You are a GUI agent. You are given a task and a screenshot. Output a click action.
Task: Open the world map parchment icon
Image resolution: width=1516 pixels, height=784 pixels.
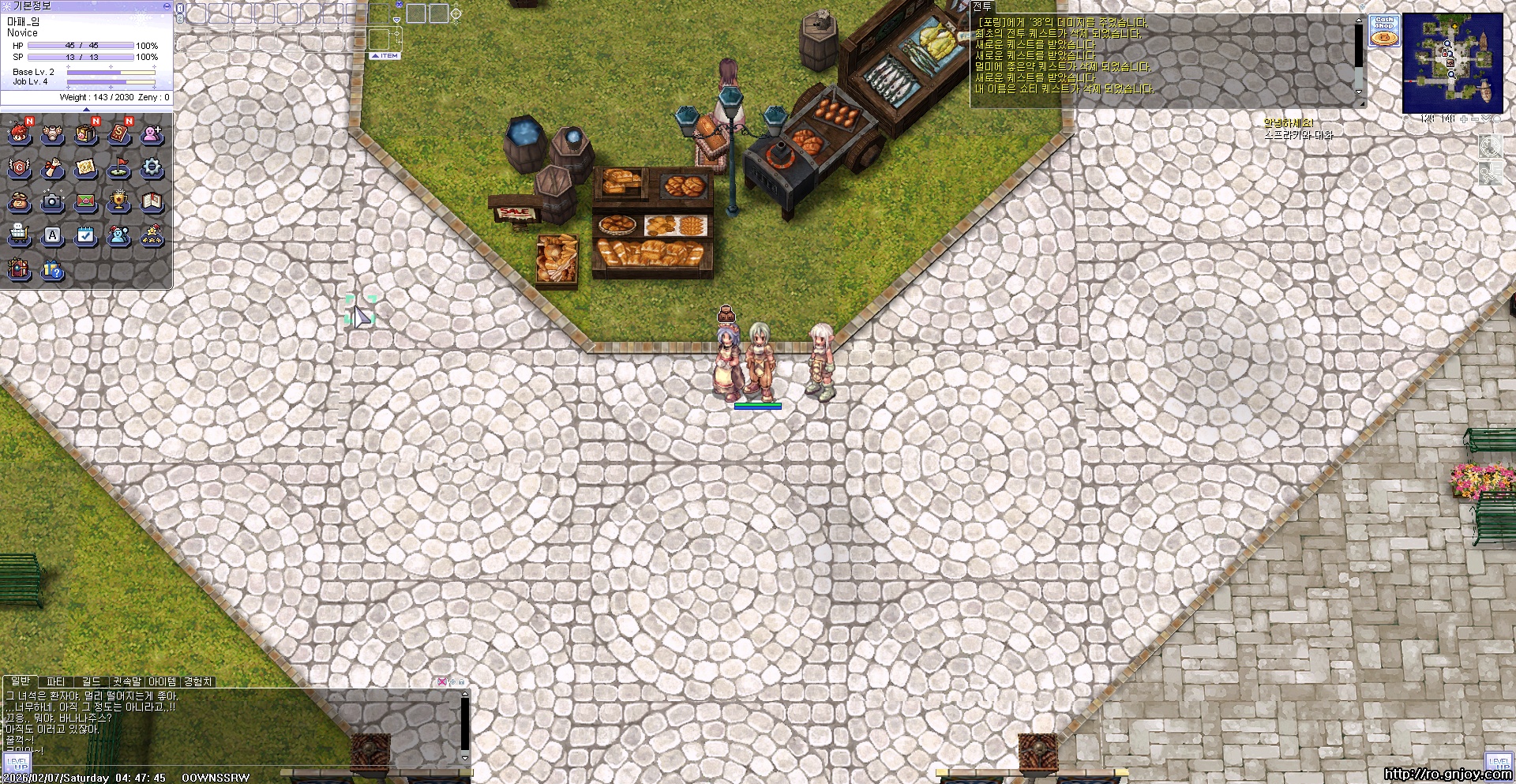[x=86, y=167]
